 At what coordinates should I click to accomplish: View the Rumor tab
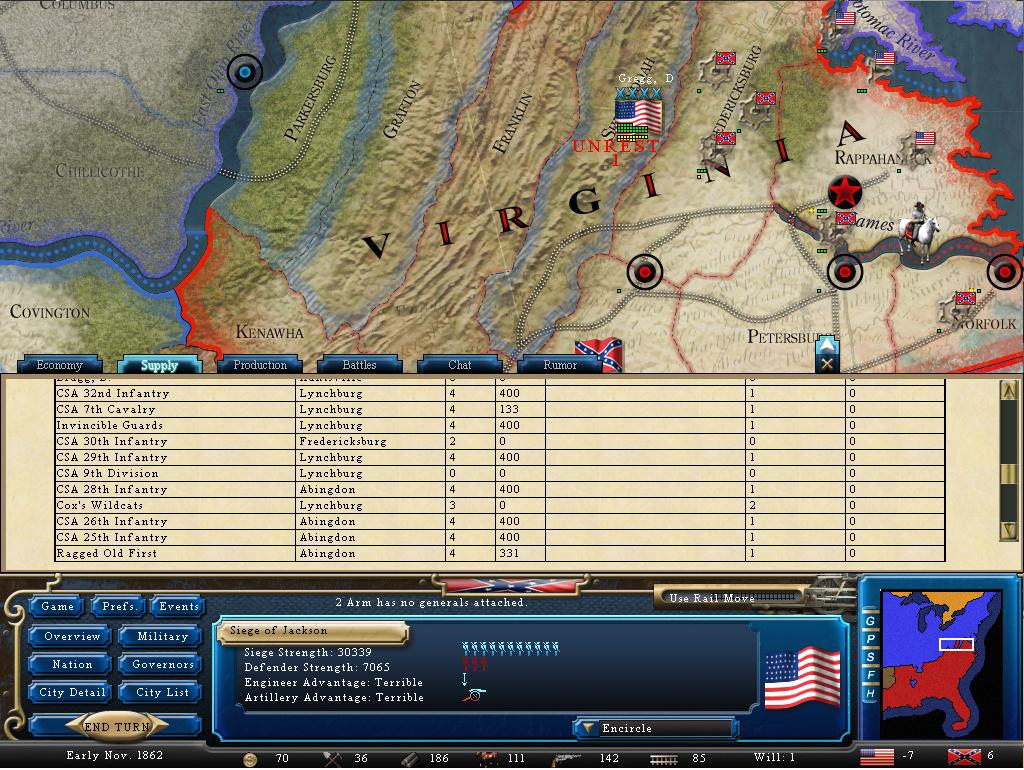coord(560,365)
